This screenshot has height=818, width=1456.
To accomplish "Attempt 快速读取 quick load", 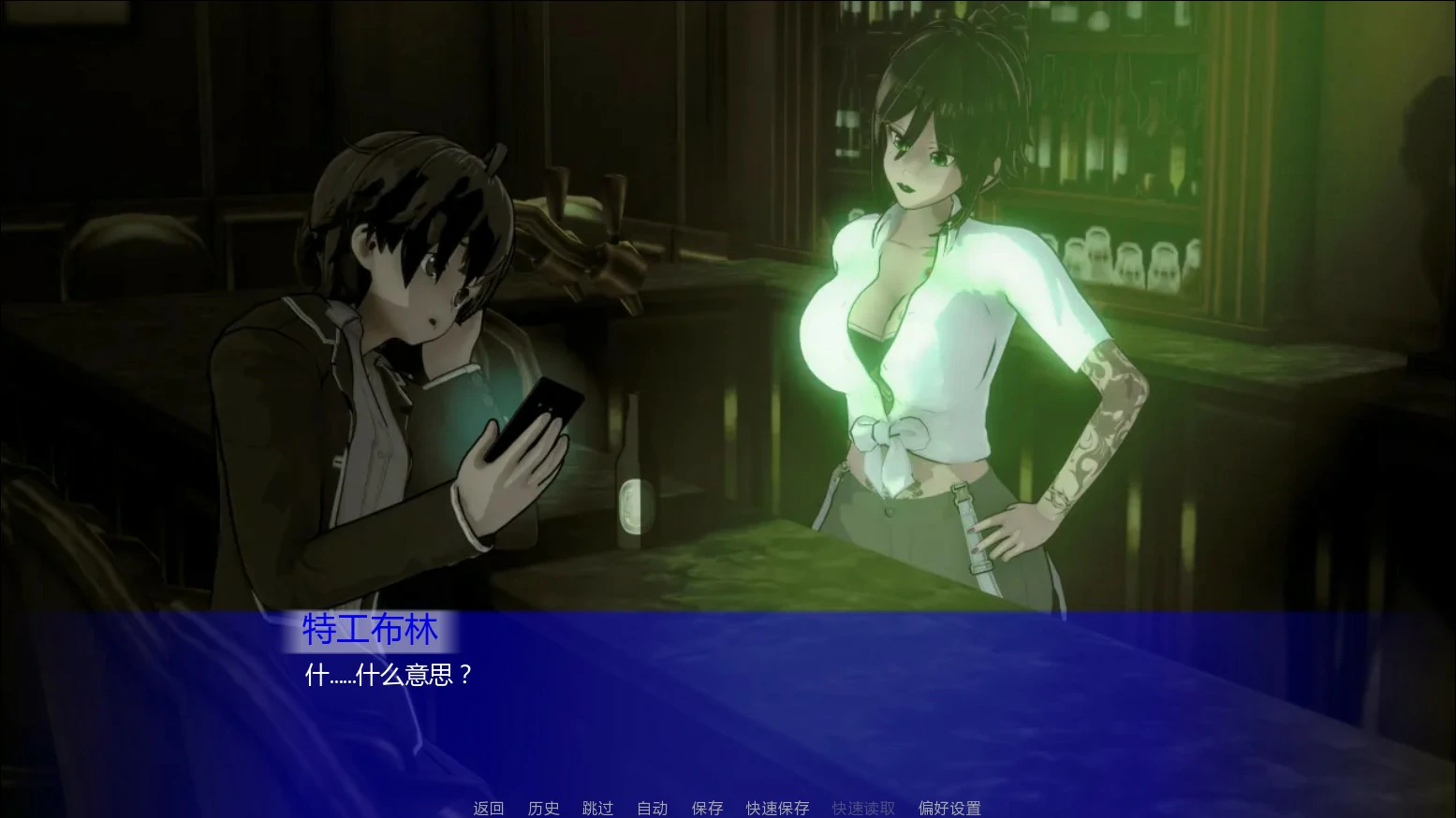I will (x=861, y=807).
